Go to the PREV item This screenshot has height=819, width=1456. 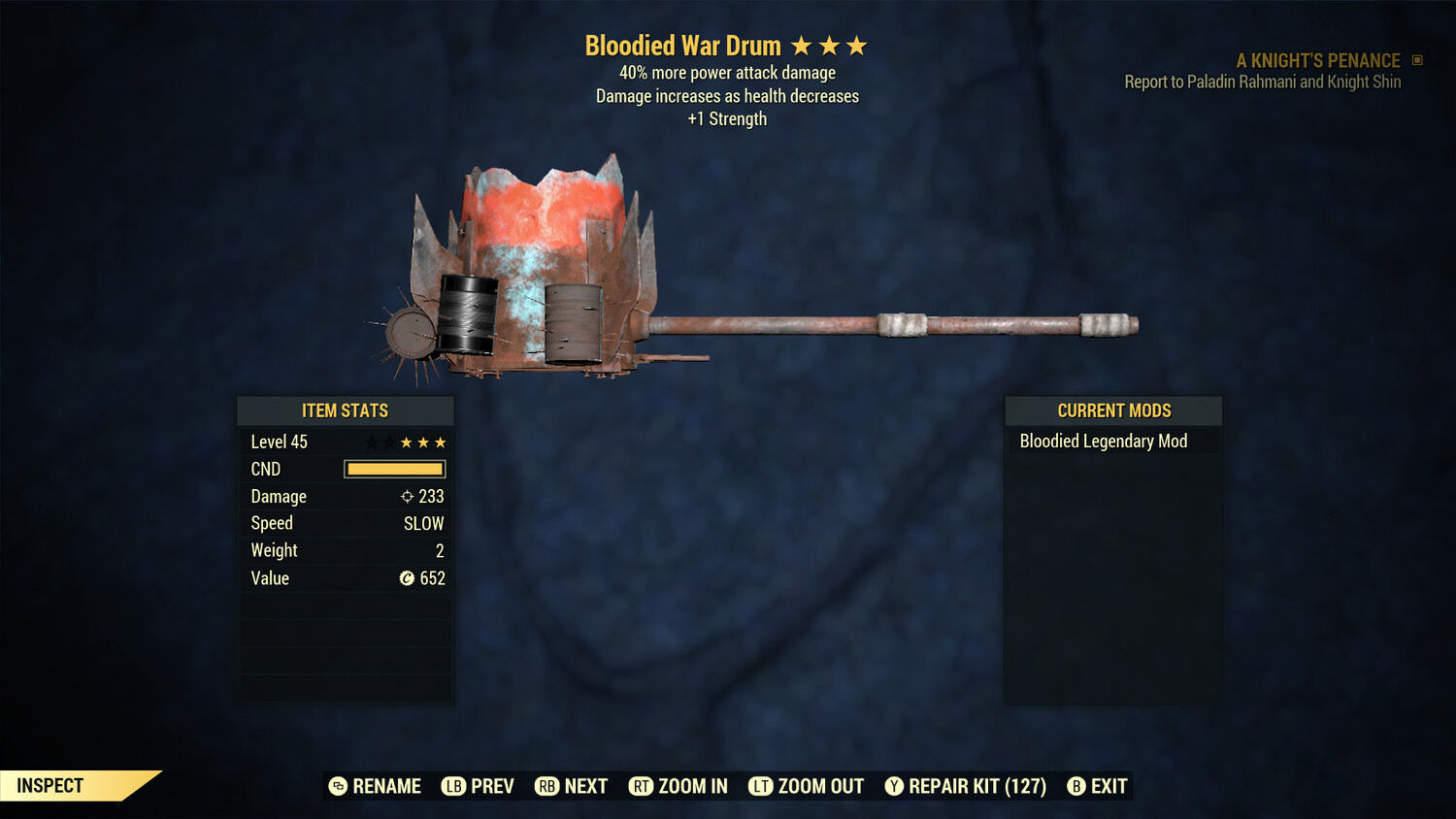tap(479, 786)
